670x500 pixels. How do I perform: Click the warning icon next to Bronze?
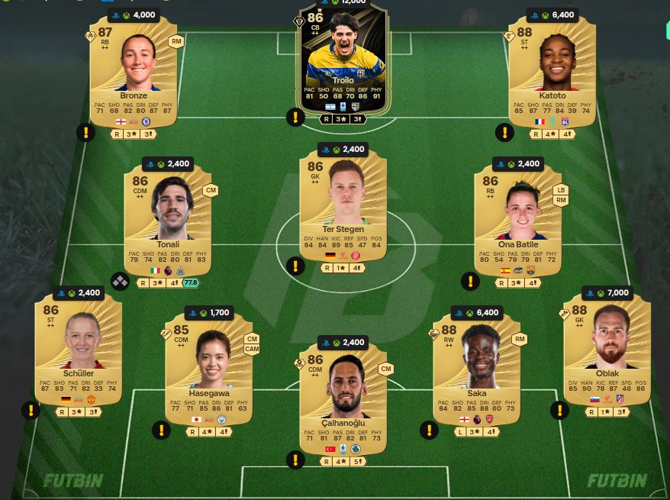(x=88, y=133)
